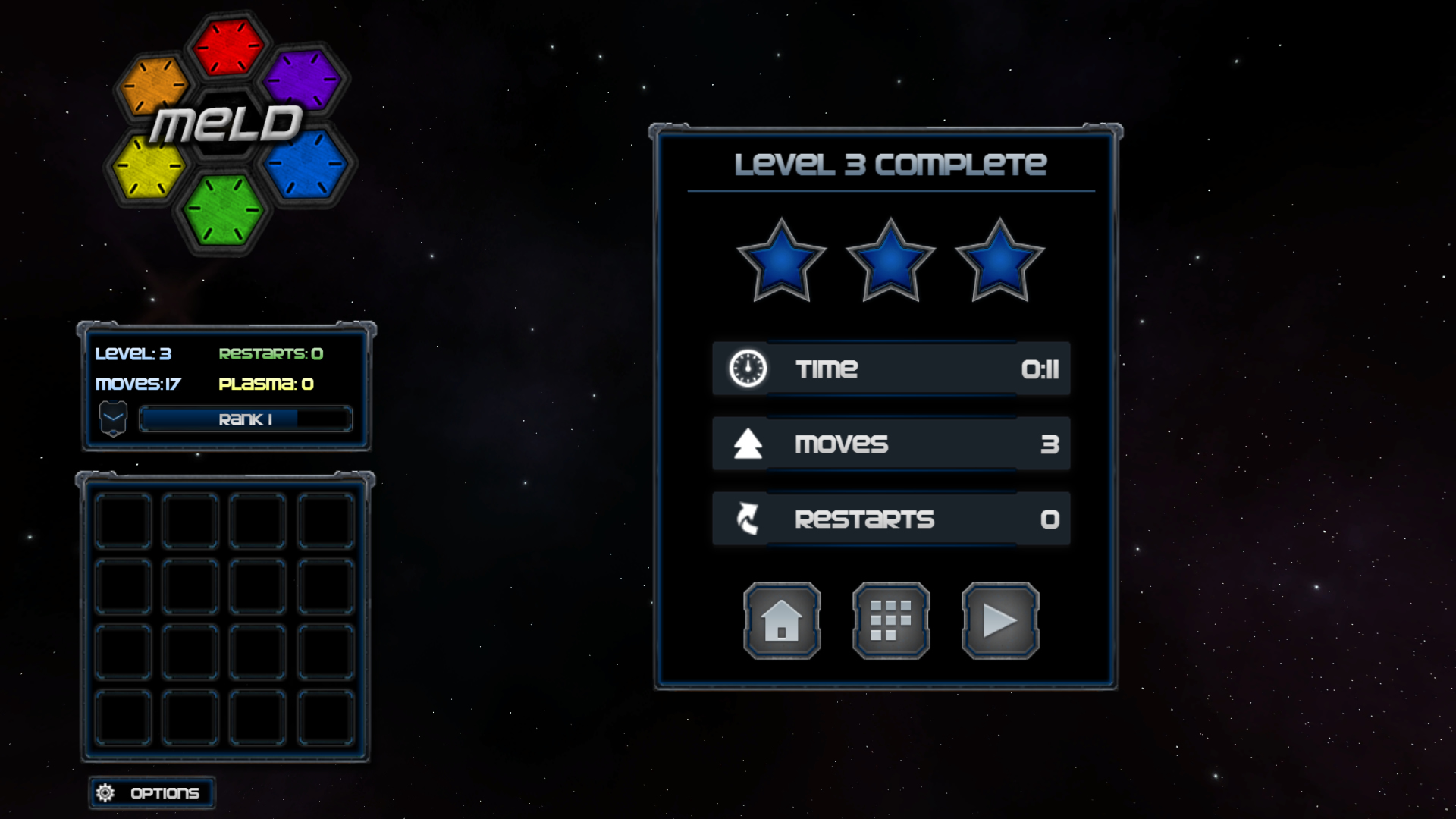
Task: Open the level select grid icon
Action: (890, 620)
